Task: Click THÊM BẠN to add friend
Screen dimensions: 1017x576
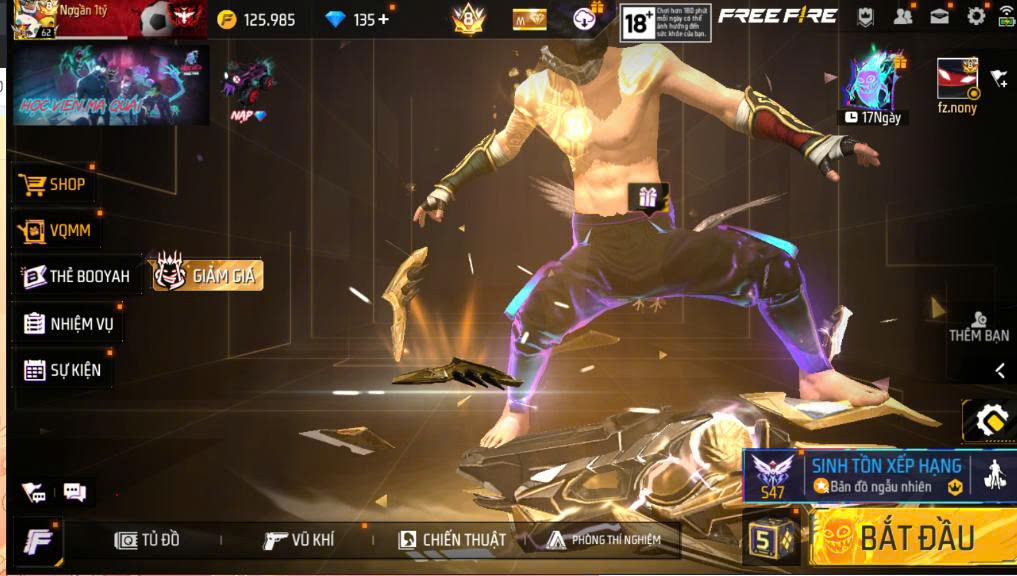Action: click(x=978, y=326)
